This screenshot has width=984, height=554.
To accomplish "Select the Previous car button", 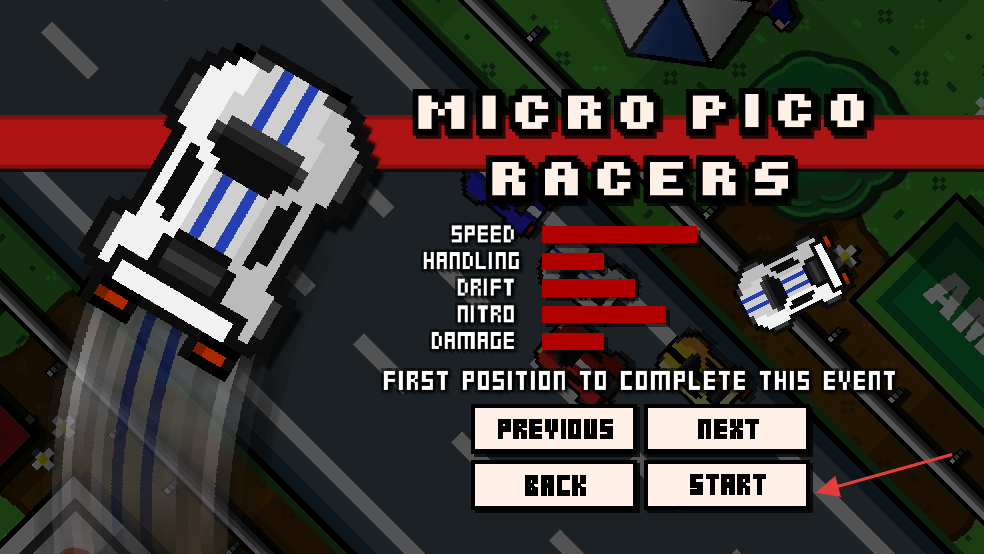I will click(554, 429).
